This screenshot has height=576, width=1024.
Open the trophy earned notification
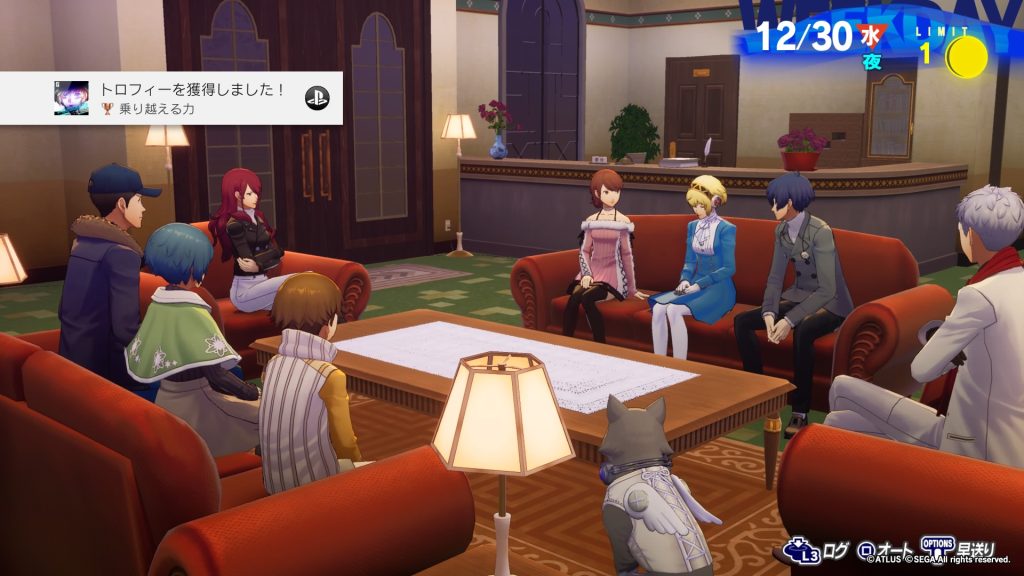pyautogui.click(x=171, y=98)
